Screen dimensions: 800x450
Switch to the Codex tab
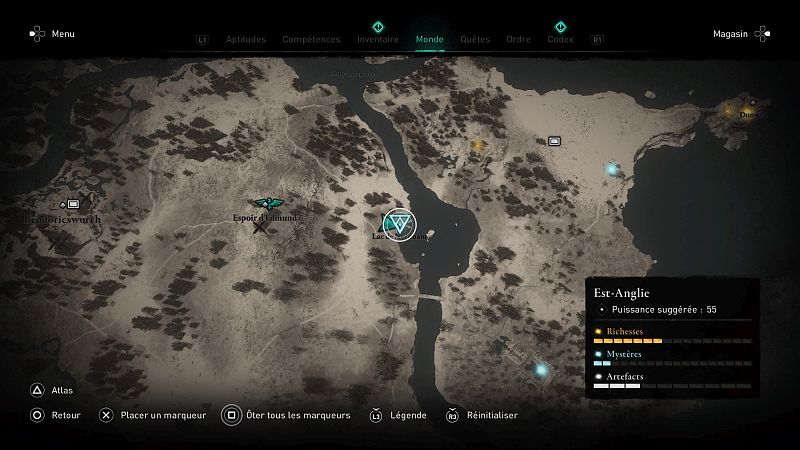(560, 40)
